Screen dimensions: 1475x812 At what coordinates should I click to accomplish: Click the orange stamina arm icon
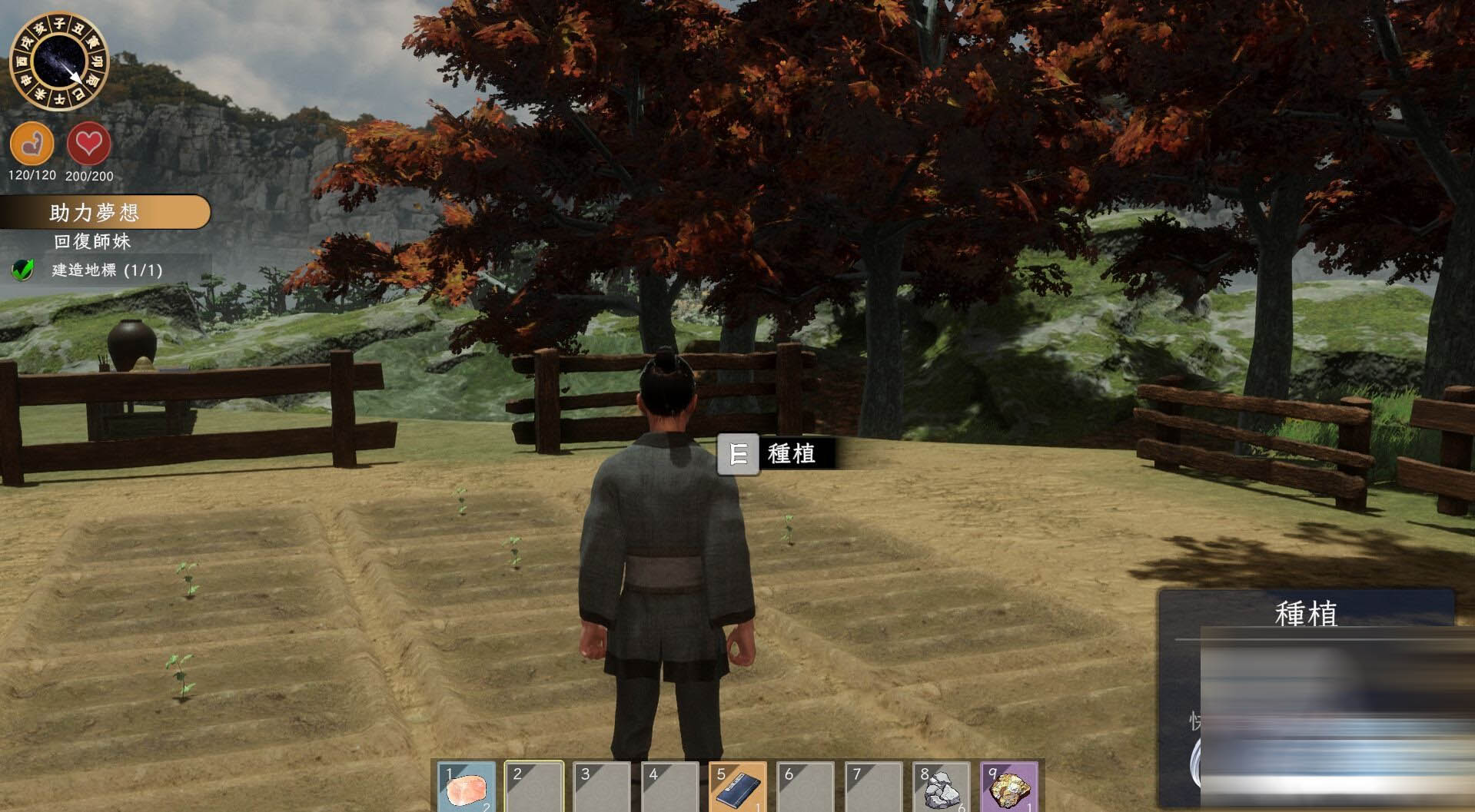click(32, 144)
